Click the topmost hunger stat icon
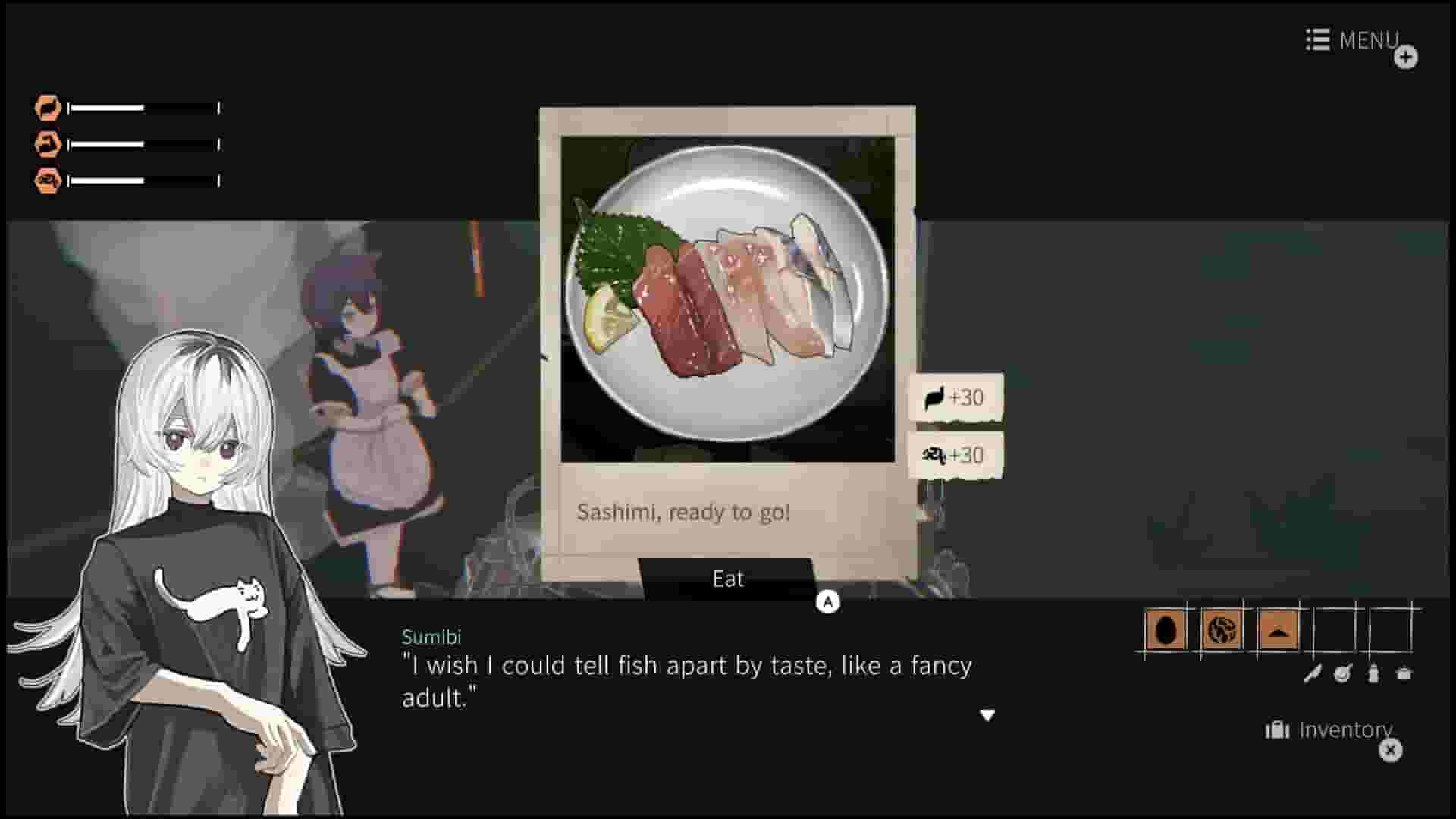 click(x=47, y=108)
